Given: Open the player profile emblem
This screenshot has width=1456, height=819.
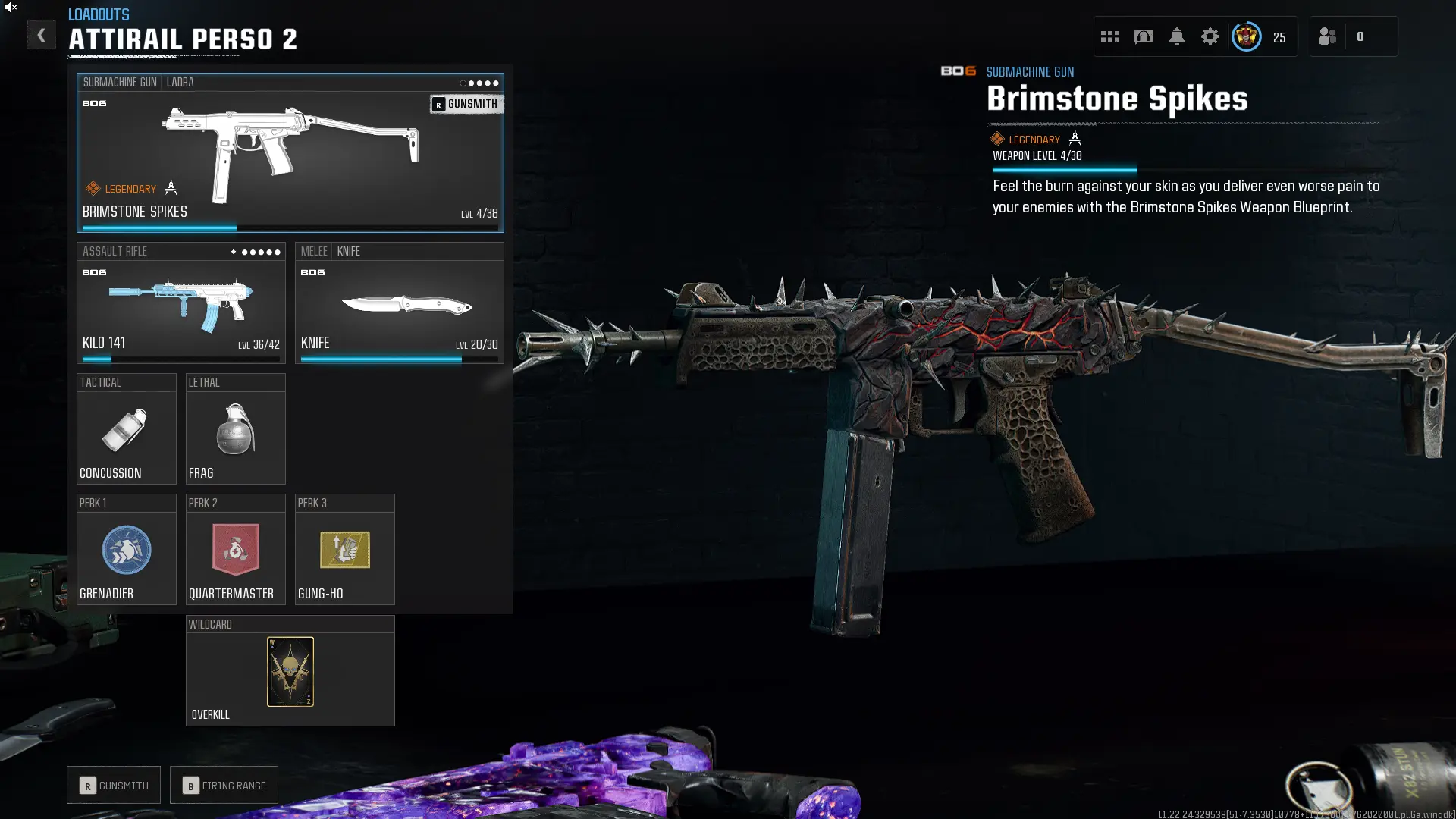Looking at the screenshot, I should point(1246,36).
